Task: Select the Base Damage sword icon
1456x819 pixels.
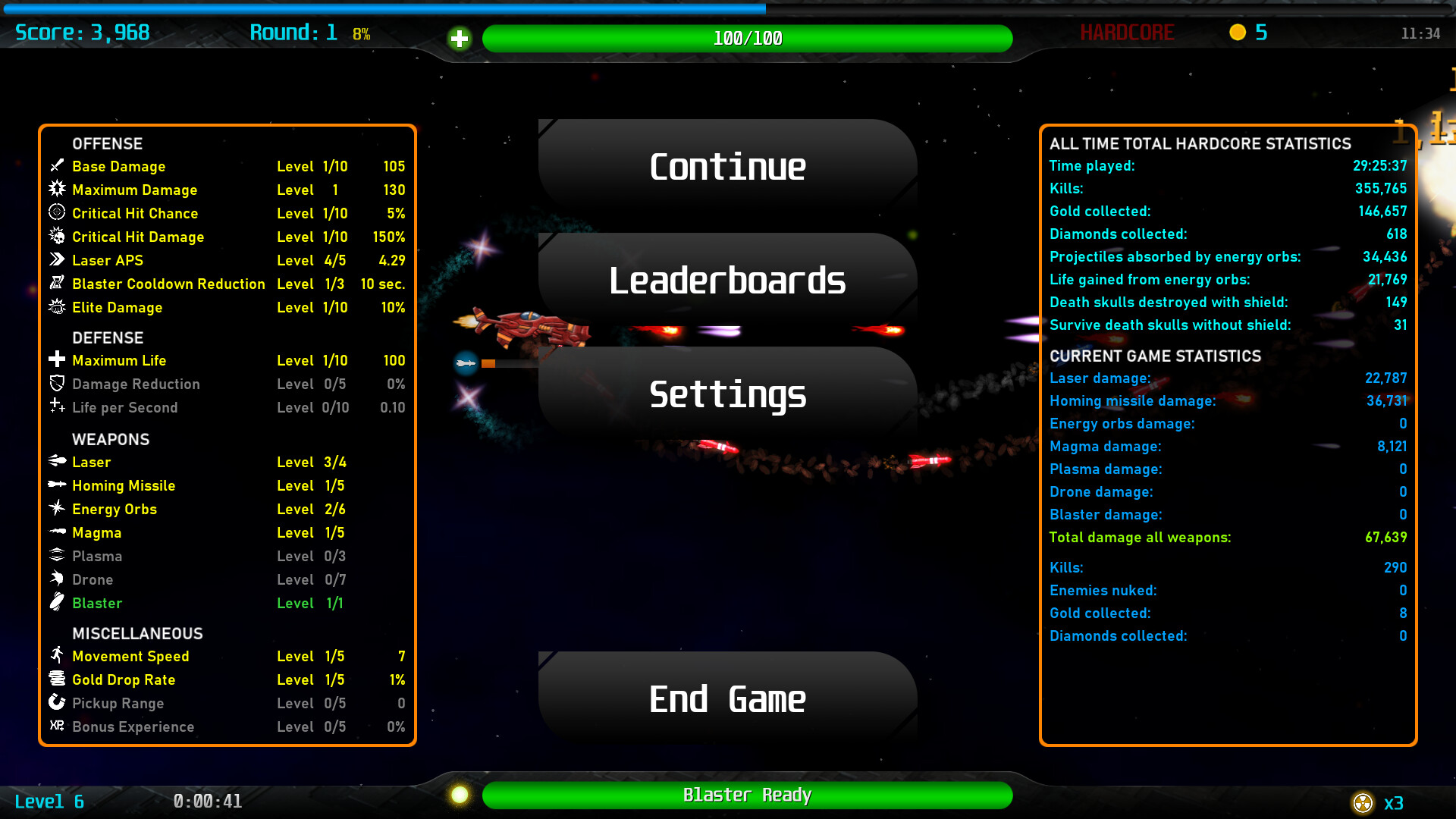Action: (x=57, y=166)
